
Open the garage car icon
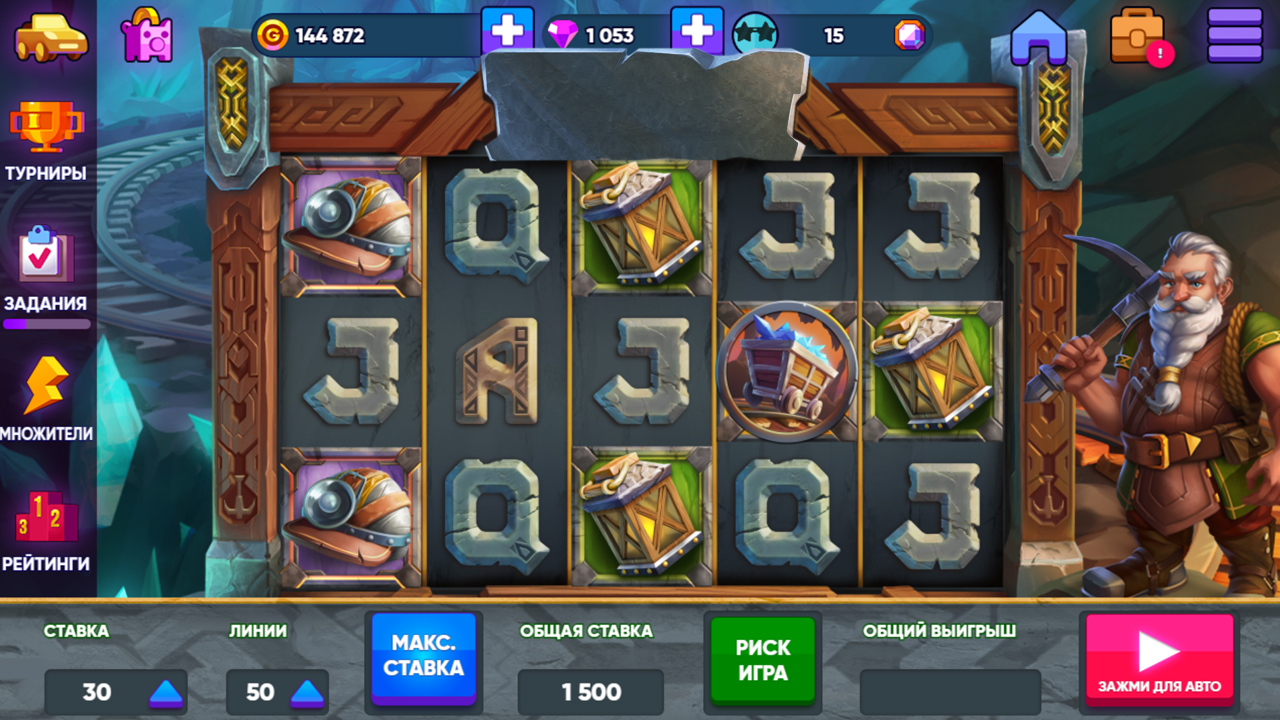pos(50,38)
